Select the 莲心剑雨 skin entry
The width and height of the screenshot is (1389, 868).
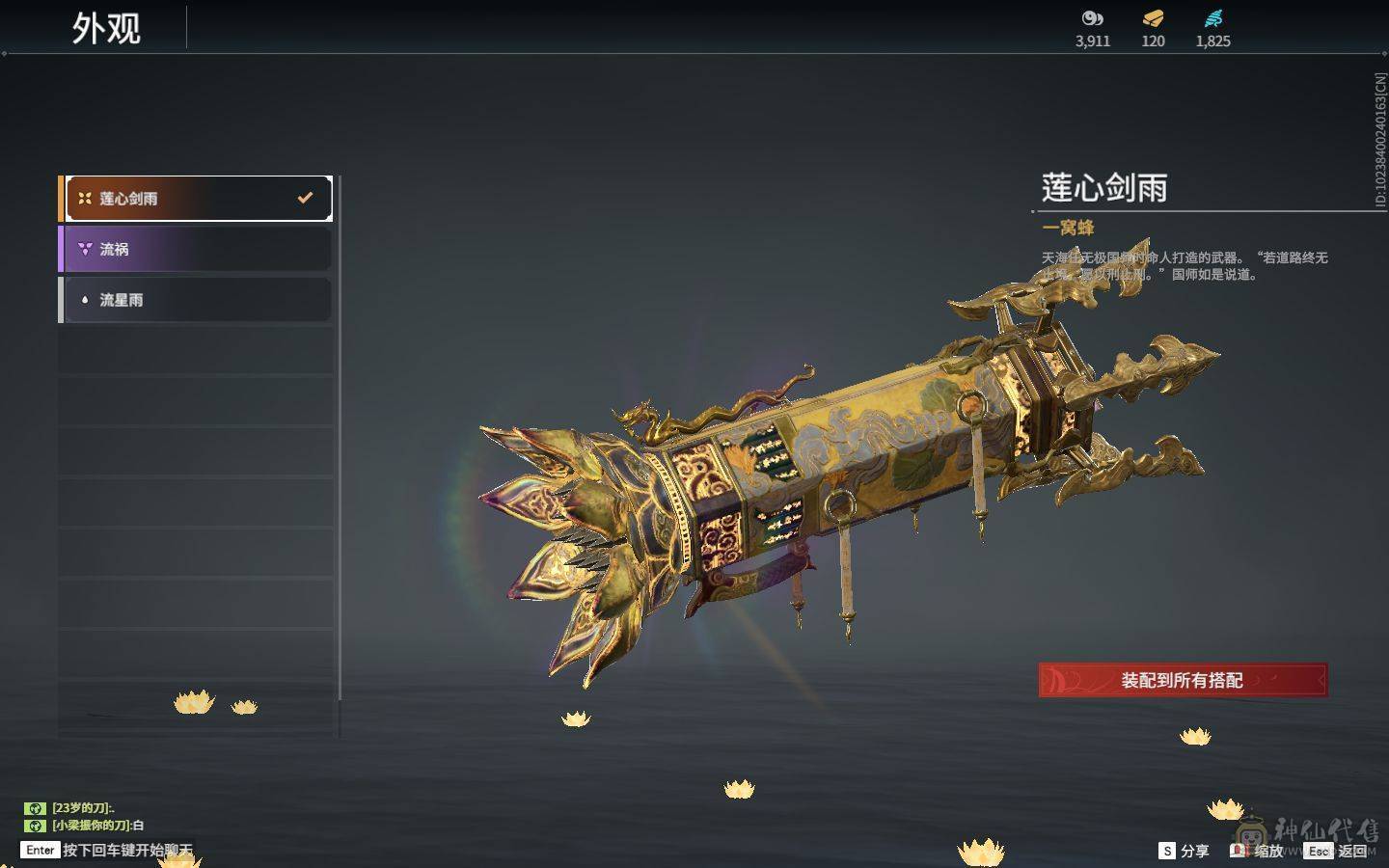(197, 199)
